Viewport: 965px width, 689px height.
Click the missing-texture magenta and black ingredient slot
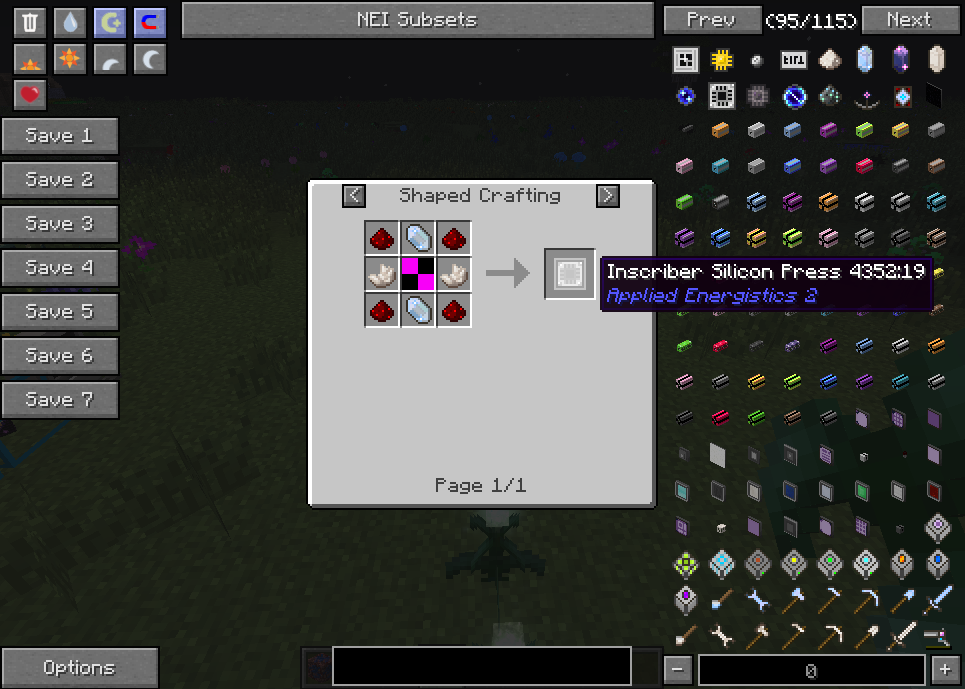click(418, 273)
